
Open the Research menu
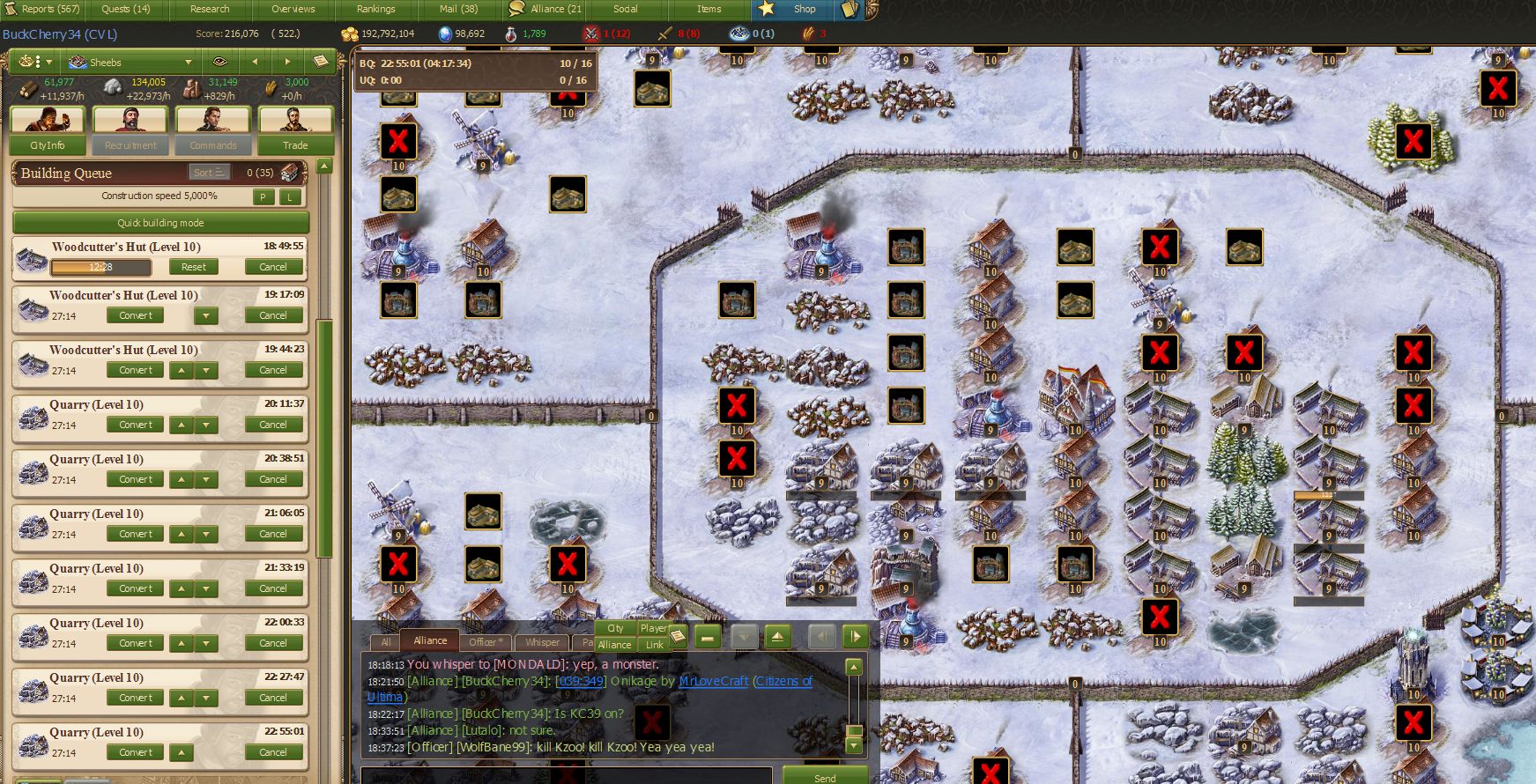click(210, 9)
